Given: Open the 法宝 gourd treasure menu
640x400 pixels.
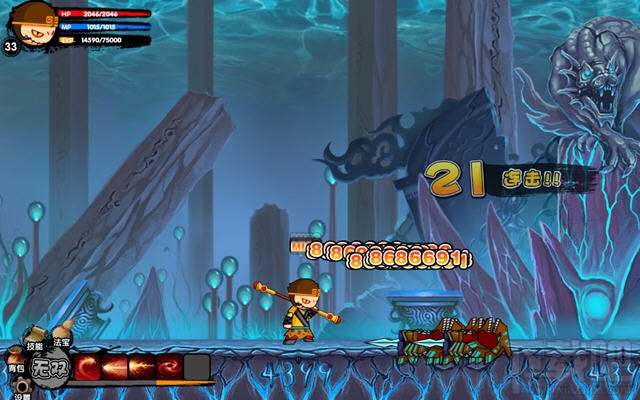Looking at the screenshot, I should pyautogui.click(x=62, y=335).
